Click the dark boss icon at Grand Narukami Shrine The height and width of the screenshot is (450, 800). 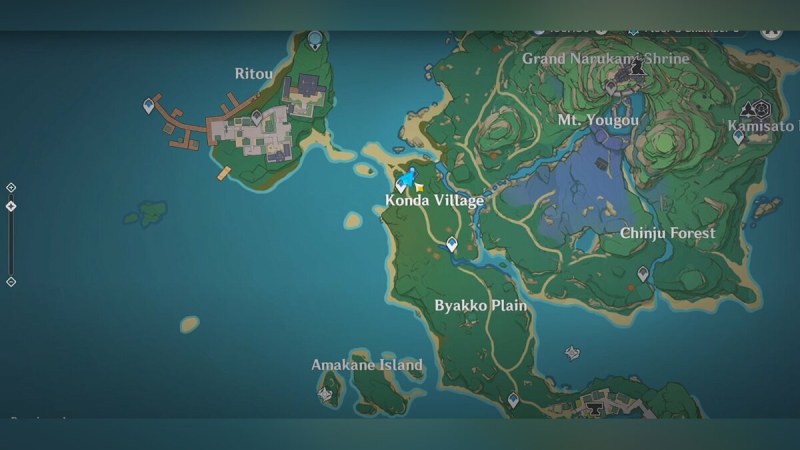coord(637,69)
